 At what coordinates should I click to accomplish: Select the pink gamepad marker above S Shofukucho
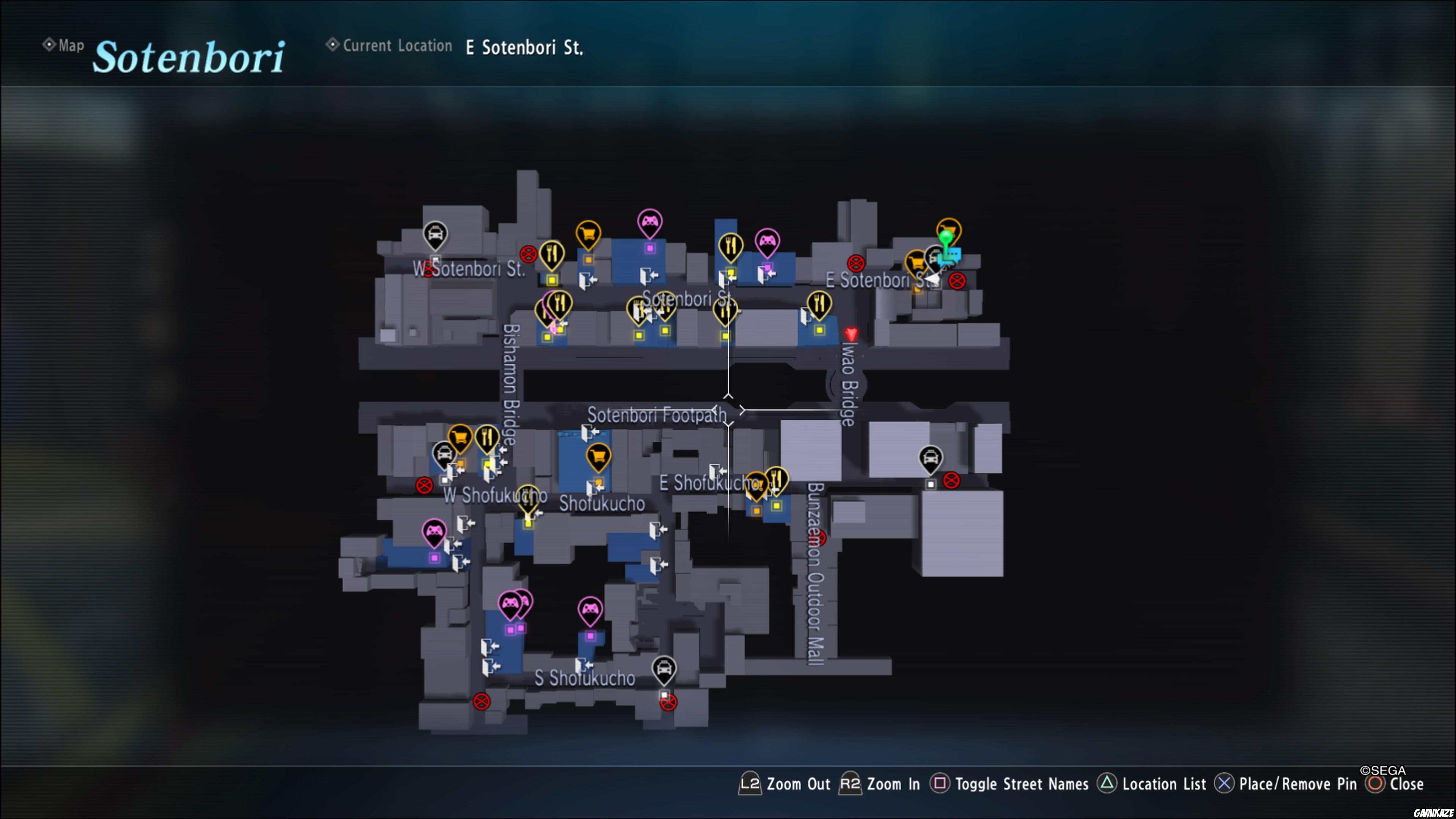(x=590, y=609)
